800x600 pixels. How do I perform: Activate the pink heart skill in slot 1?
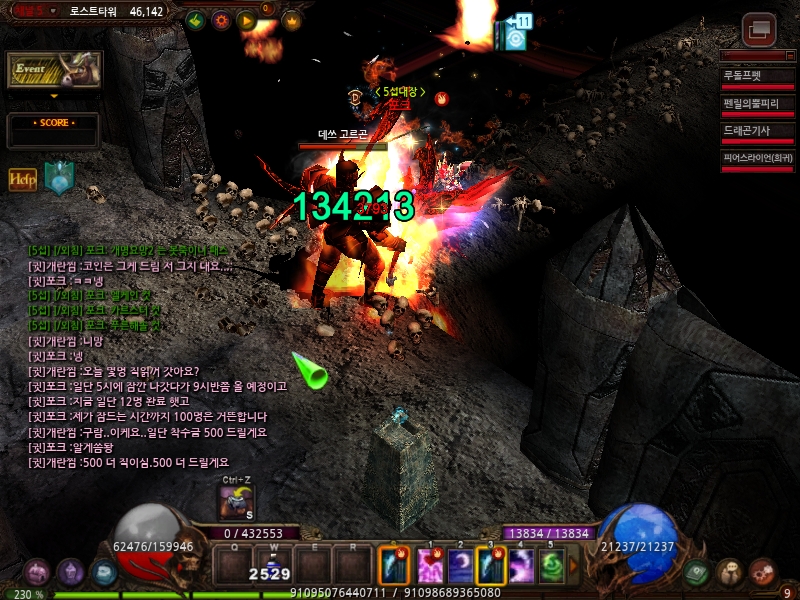click(432, 567)
